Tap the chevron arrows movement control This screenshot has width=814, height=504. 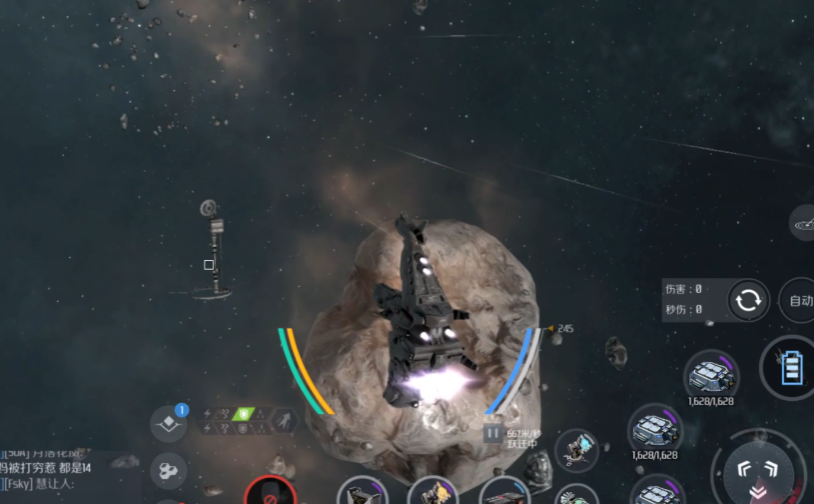[x=757, y=471]
